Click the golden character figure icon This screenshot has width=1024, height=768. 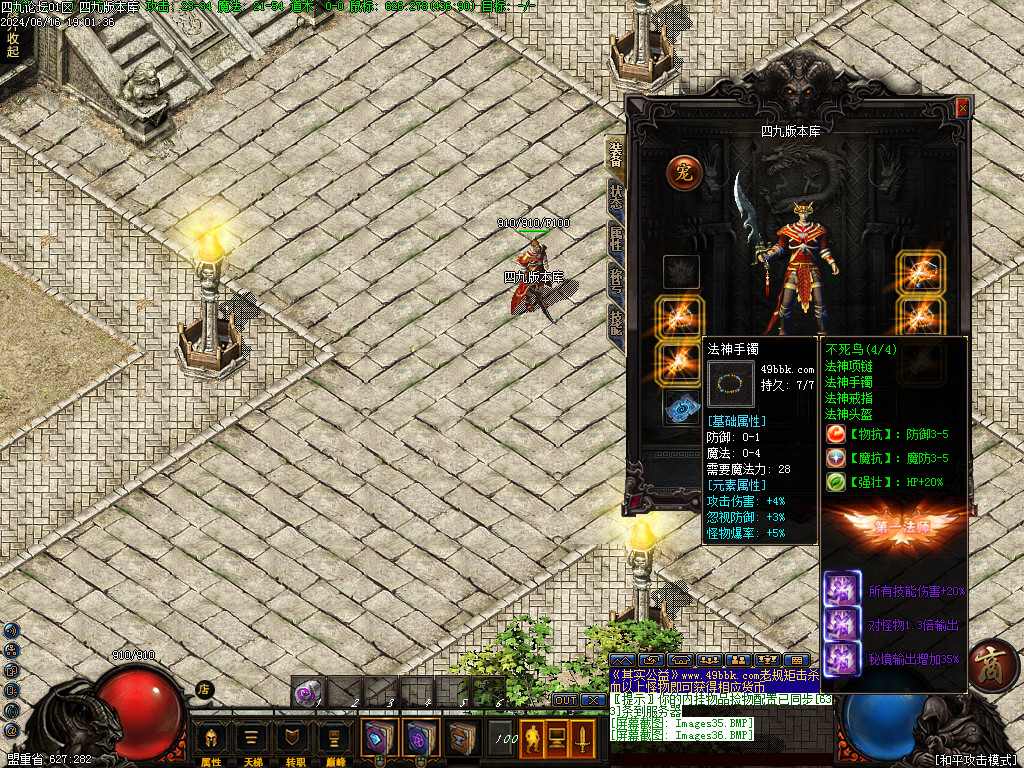coord(532,739)
